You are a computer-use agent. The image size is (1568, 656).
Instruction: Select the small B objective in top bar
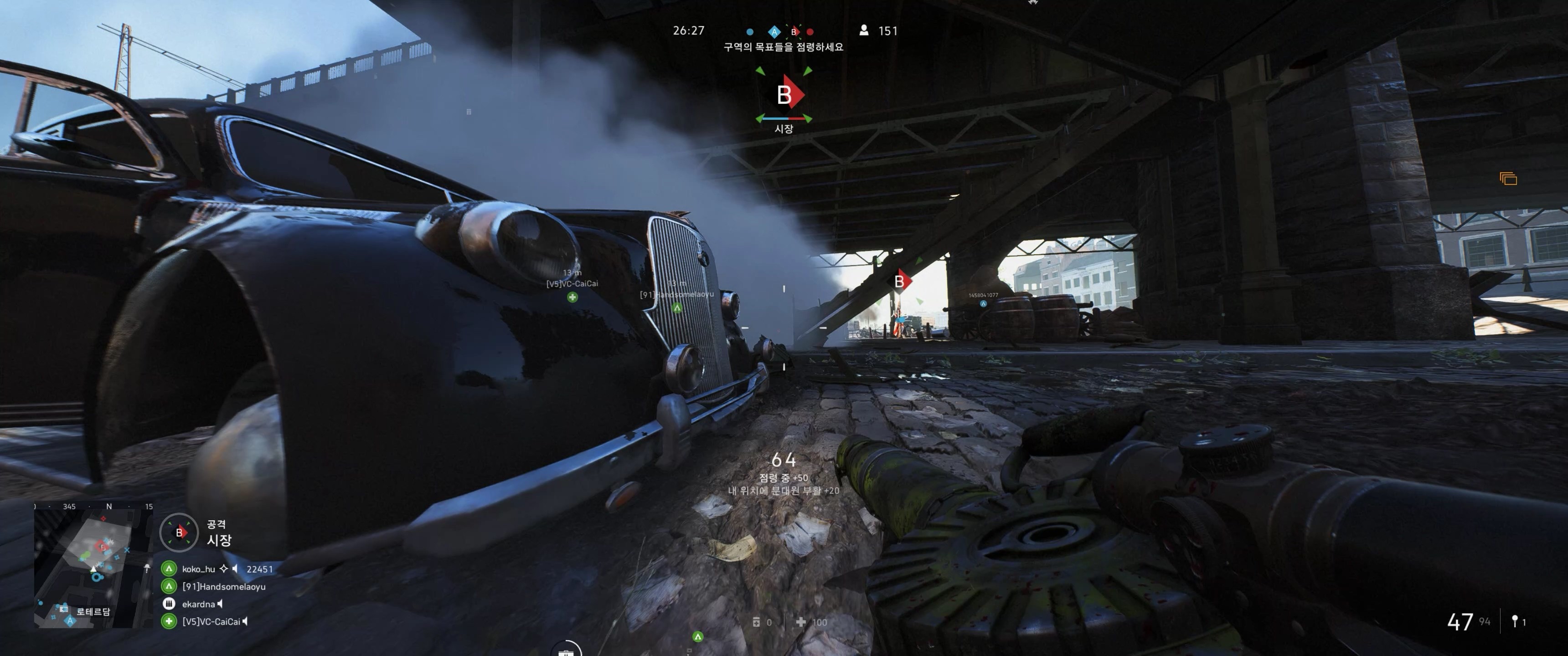(x=794, y=31)
